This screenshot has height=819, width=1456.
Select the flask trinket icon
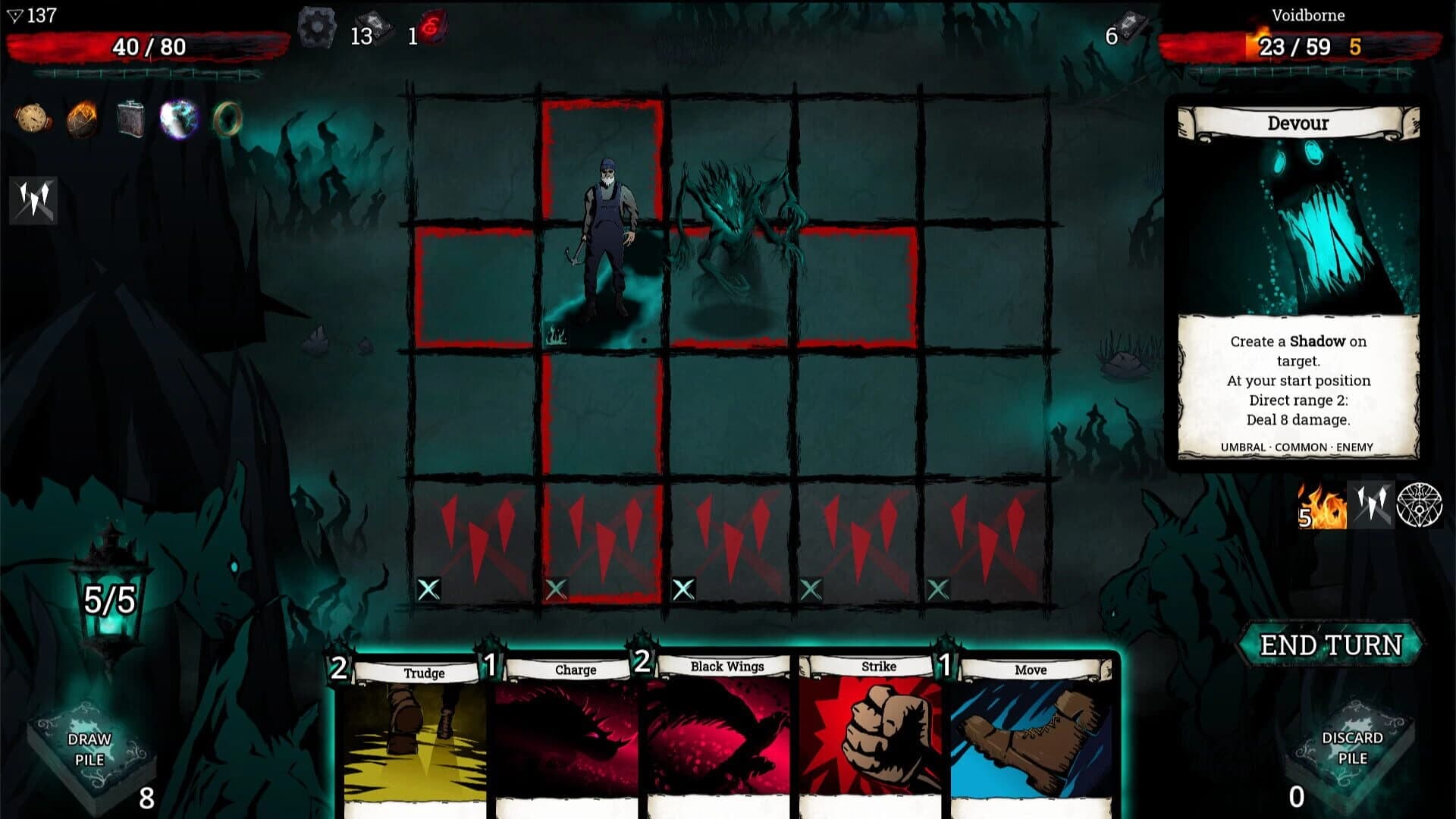coord(130,118)
